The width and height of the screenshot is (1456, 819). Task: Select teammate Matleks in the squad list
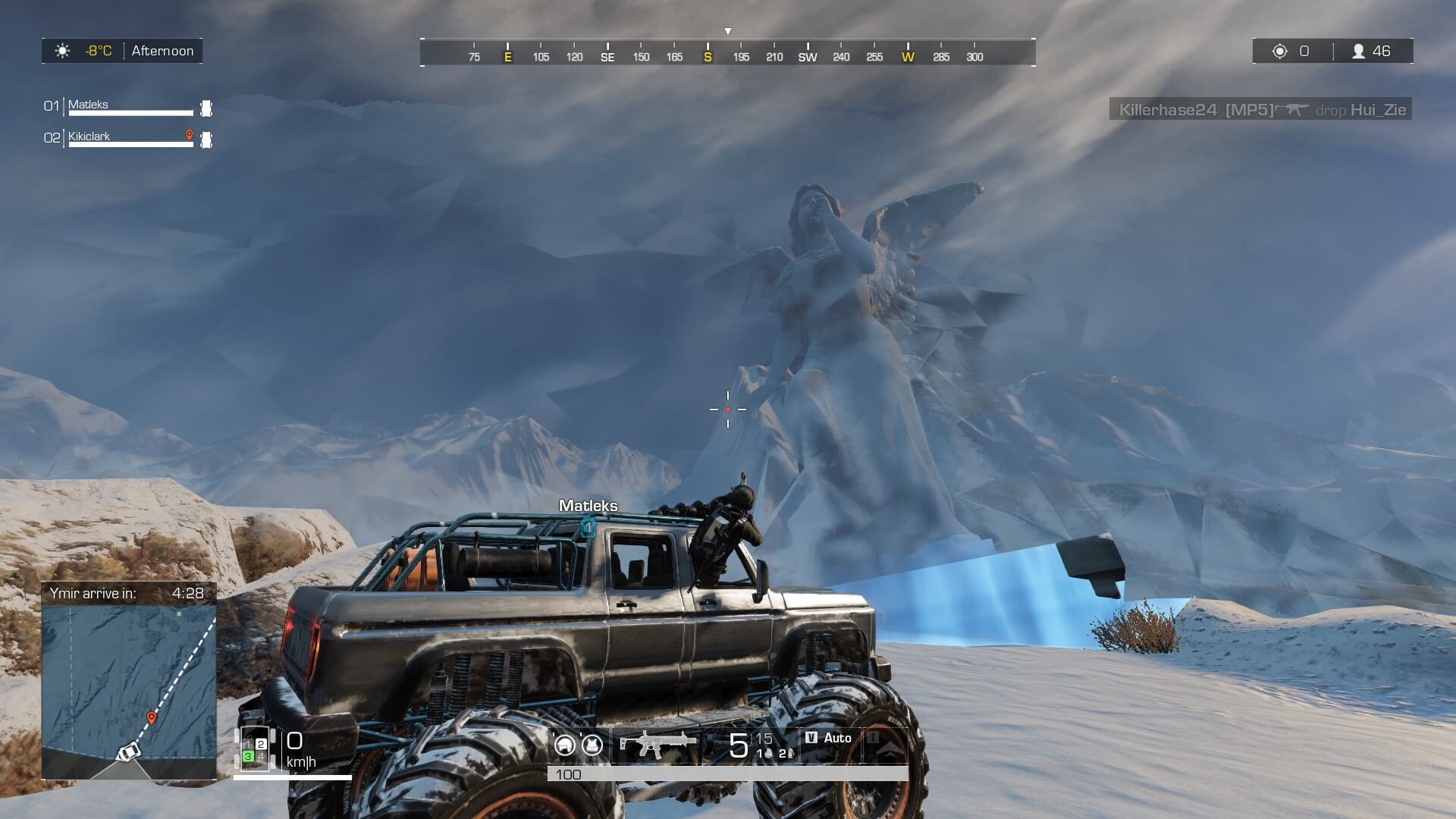click(x=88, y=105)
